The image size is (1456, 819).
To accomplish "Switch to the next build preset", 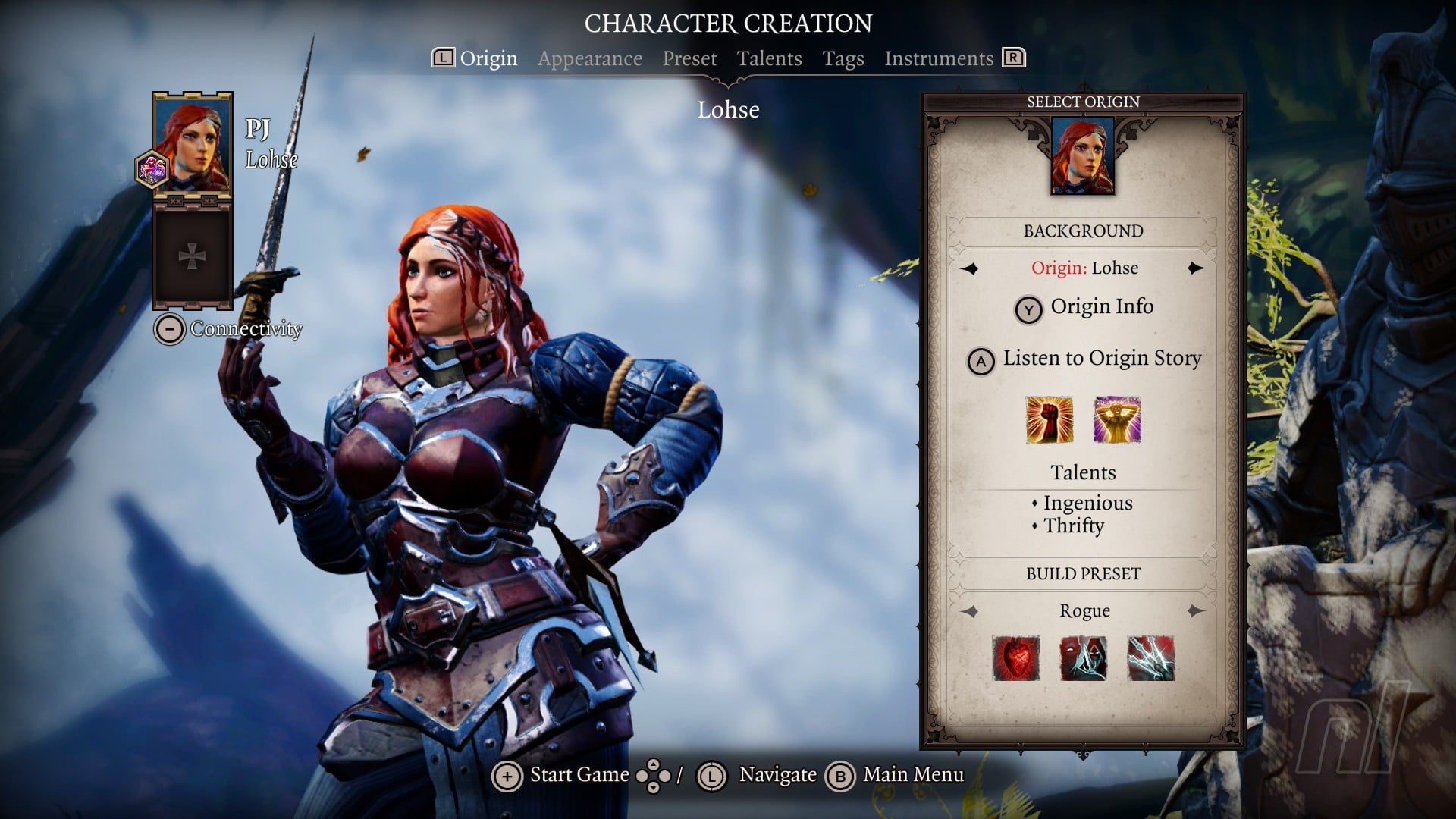I will (x=1196, y=611).
